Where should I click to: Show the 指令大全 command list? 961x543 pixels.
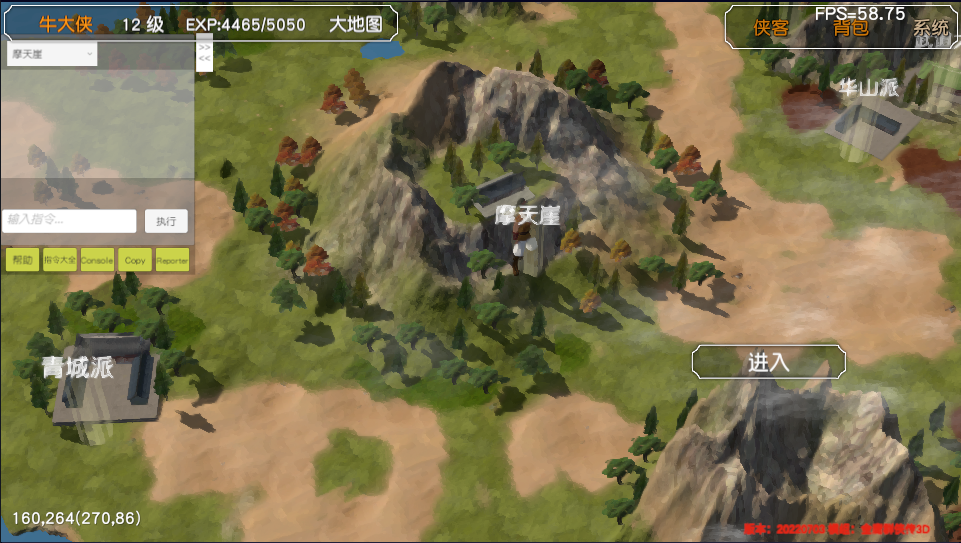click(x=60, y=260)
